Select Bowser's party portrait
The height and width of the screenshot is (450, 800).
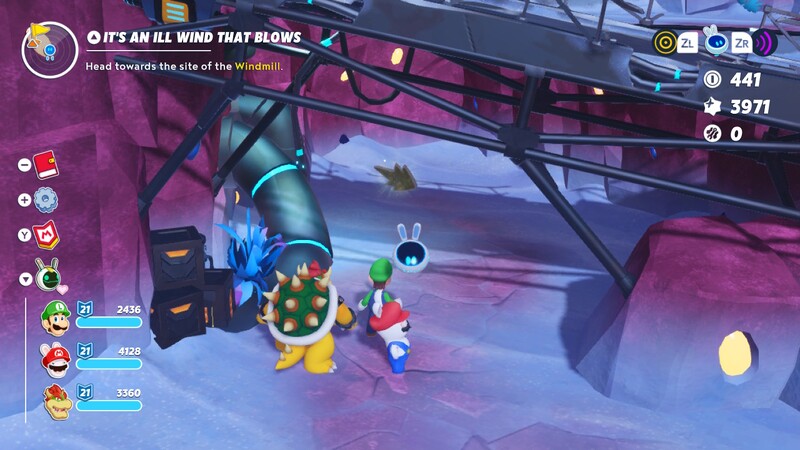56,400
